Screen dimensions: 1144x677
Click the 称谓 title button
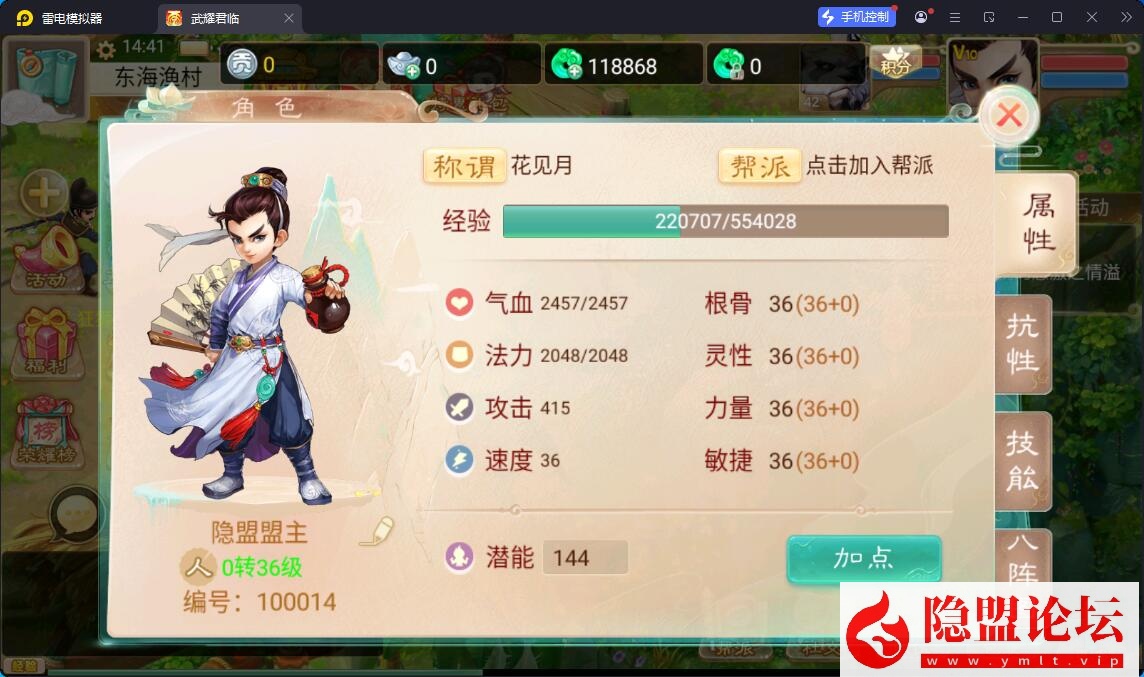coord(464,166)
